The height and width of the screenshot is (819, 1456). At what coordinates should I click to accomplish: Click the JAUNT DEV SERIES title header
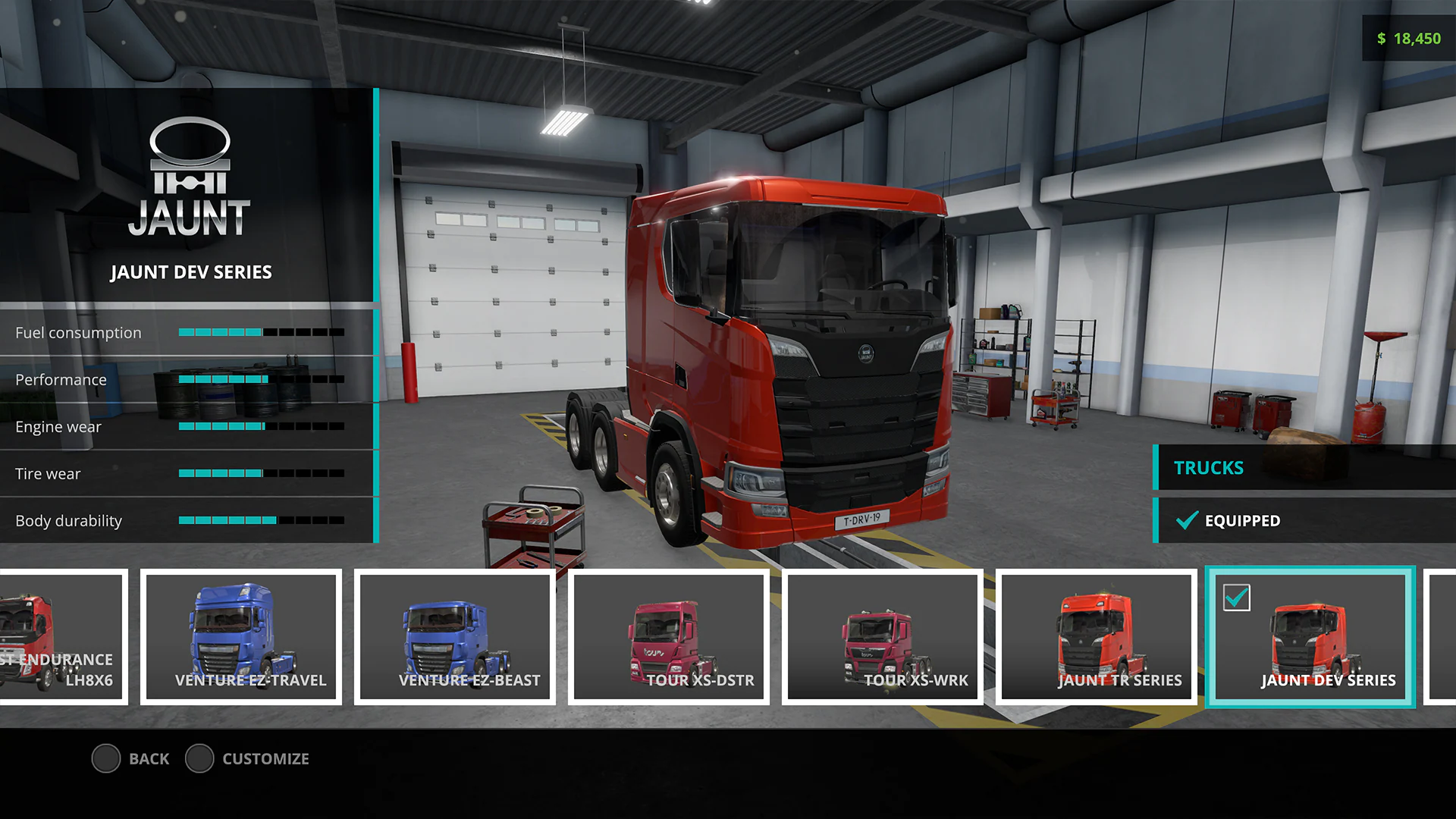(191, 272)
